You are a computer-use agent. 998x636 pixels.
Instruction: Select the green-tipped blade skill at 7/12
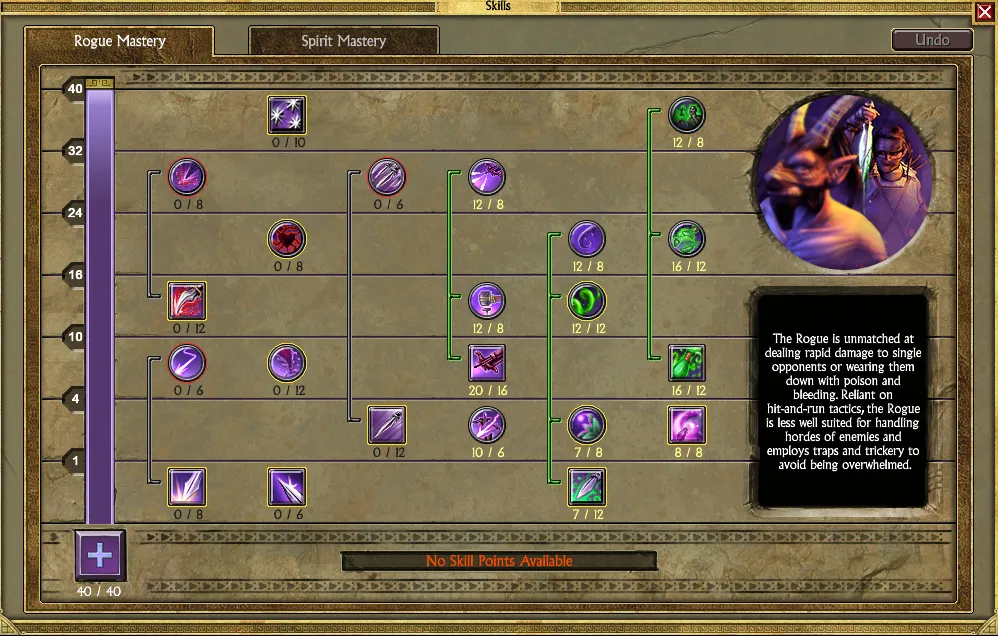[x=587, y=487]
